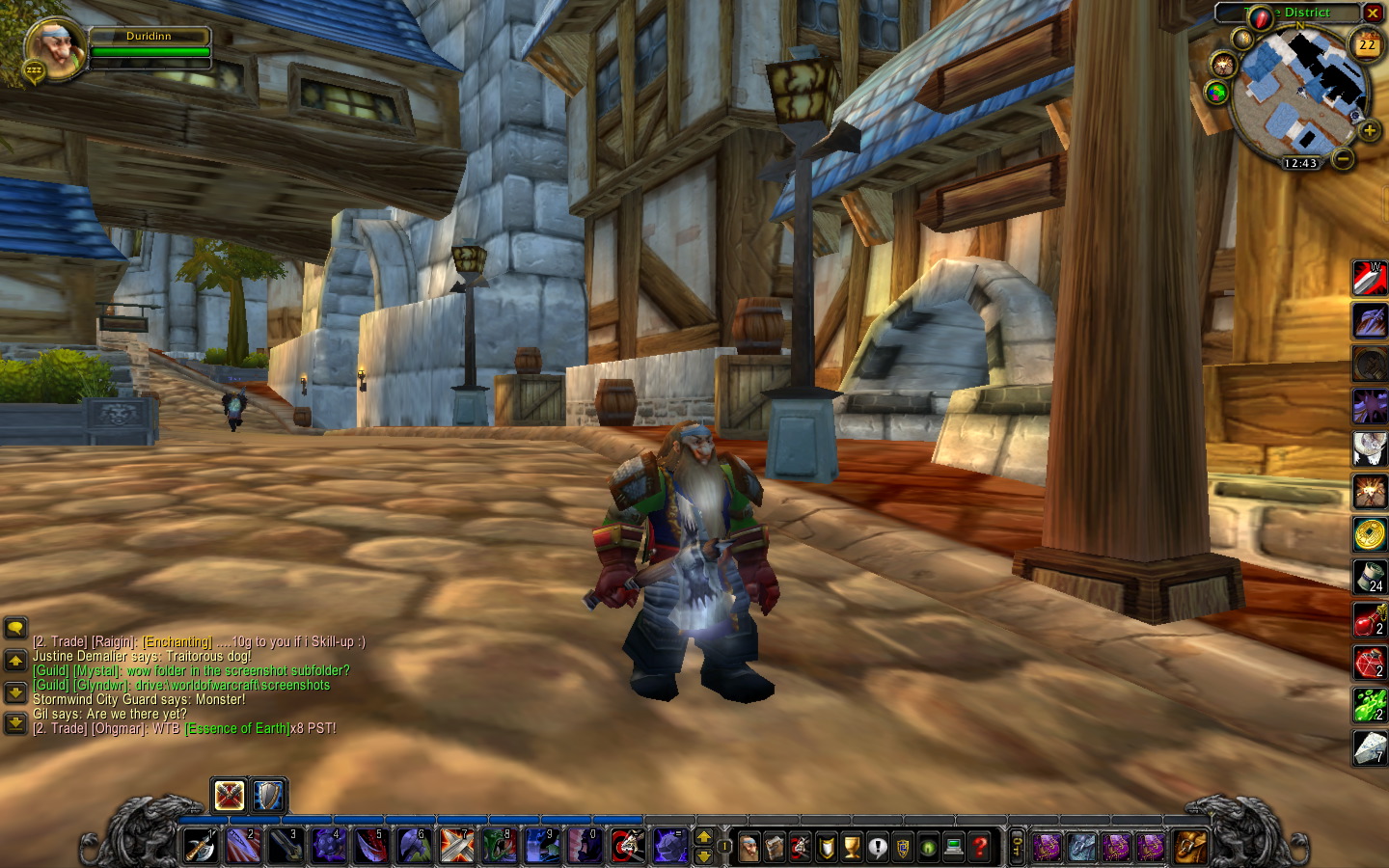Zoom out the minimap with minus button
Image resolution: width=1389 pixels, height=868 pixels.
1342,157
